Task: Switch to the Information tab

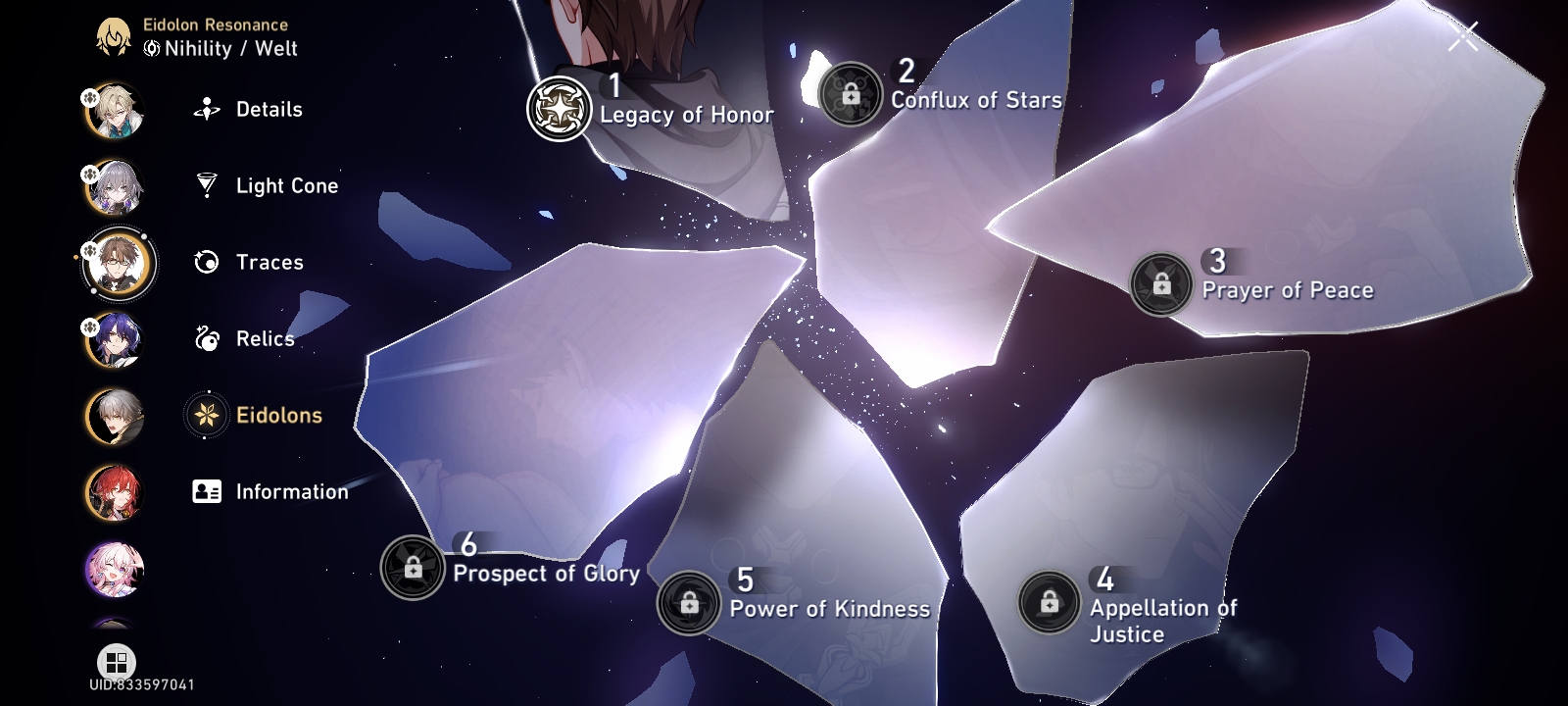Action: 291,491
